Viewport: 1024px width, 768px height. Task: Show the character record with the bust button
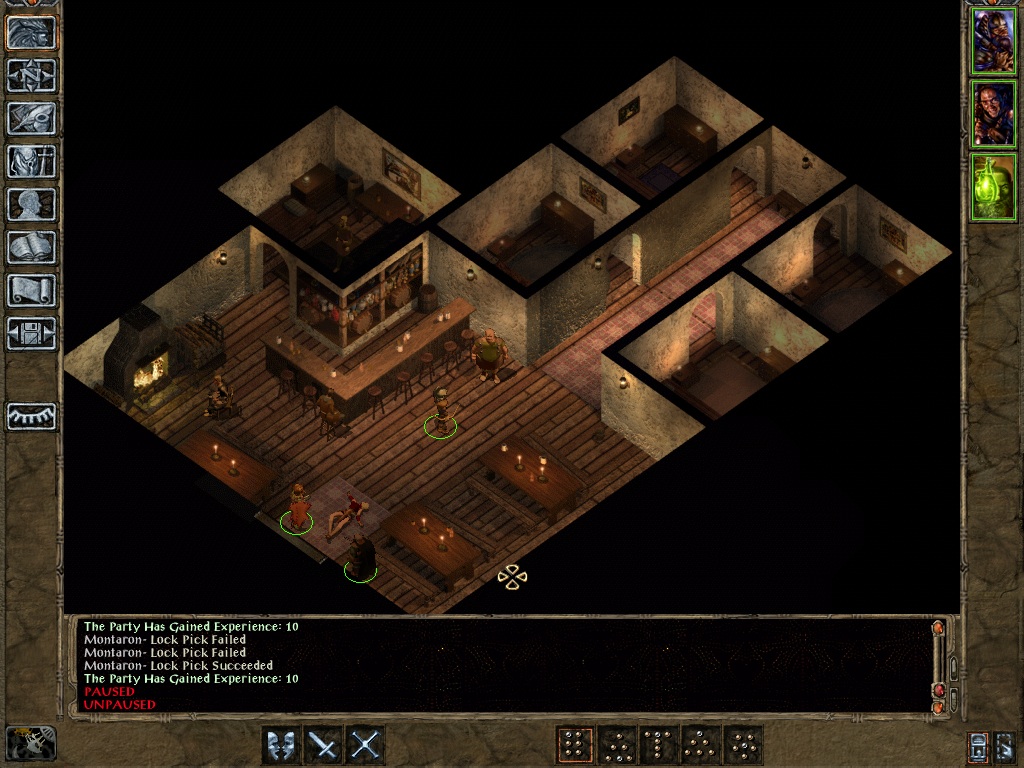pos(32,204)
